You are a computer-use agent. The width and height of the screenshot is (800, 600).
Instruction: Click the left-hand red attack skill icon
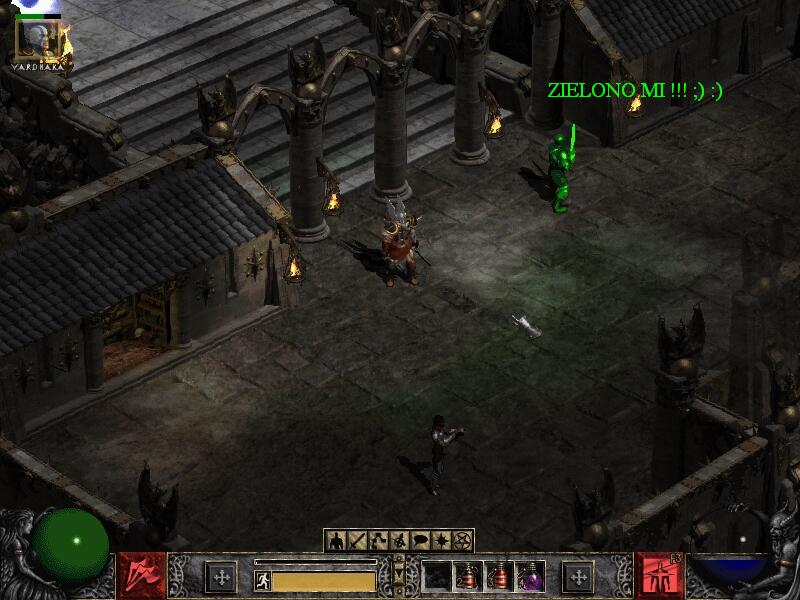coord(142,576)
